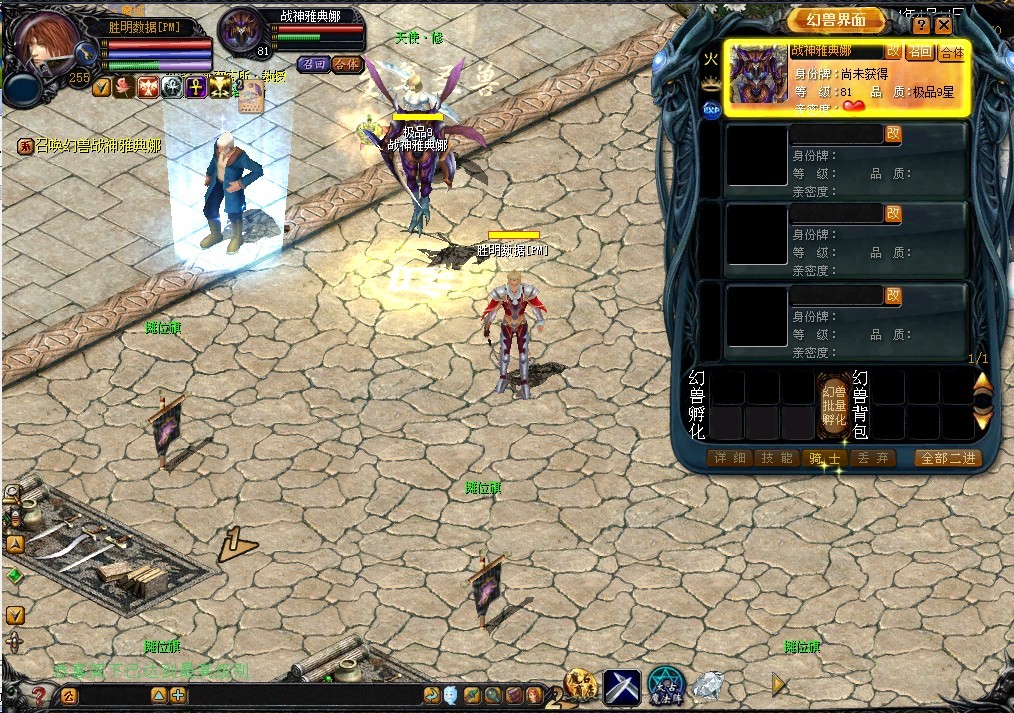
Task: Click 召回 in the 战神雅典娜 panel row
Action: coord(919,52)
